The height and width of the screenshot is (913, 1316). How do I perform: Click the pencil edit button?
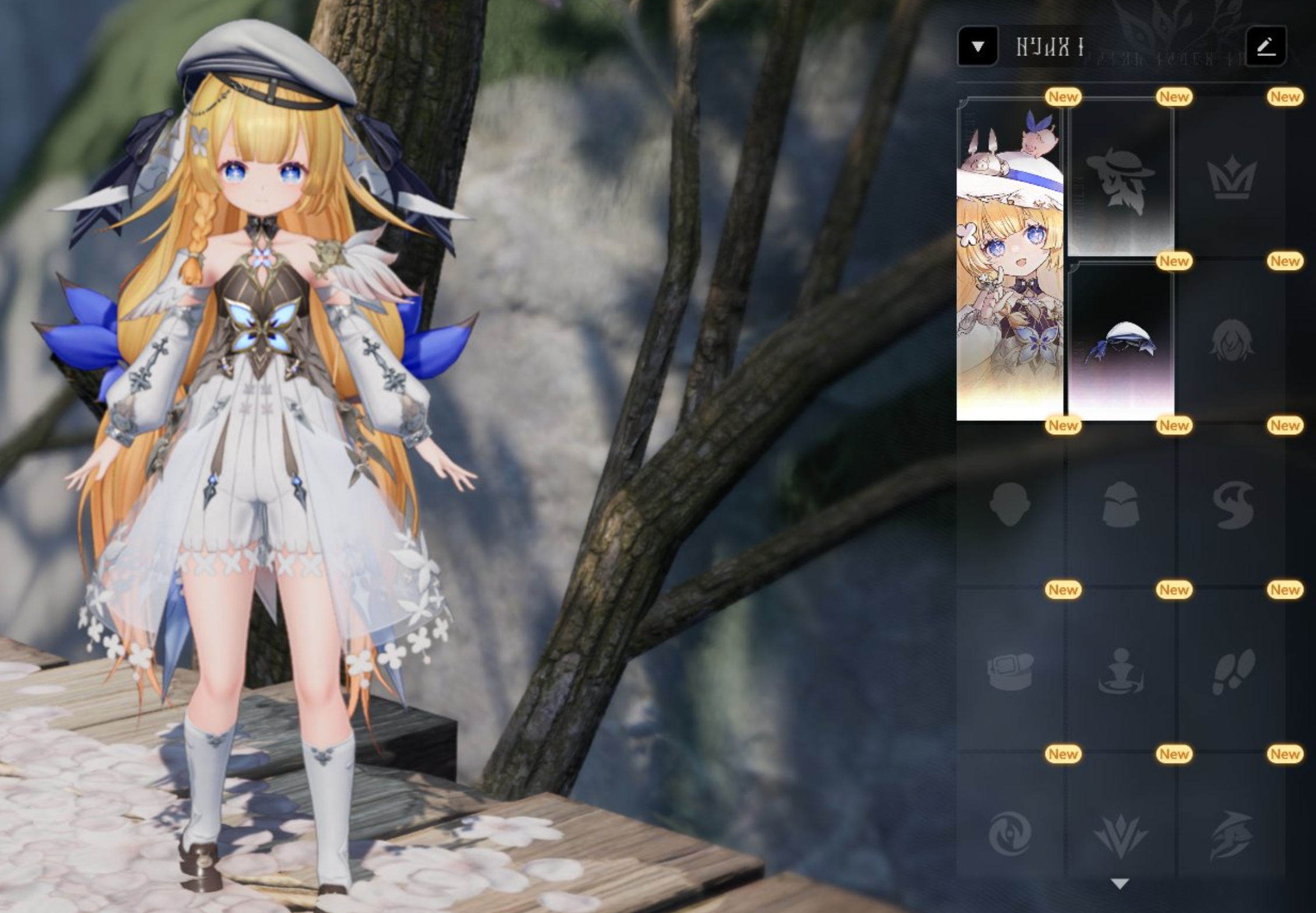click(1265, 46)
